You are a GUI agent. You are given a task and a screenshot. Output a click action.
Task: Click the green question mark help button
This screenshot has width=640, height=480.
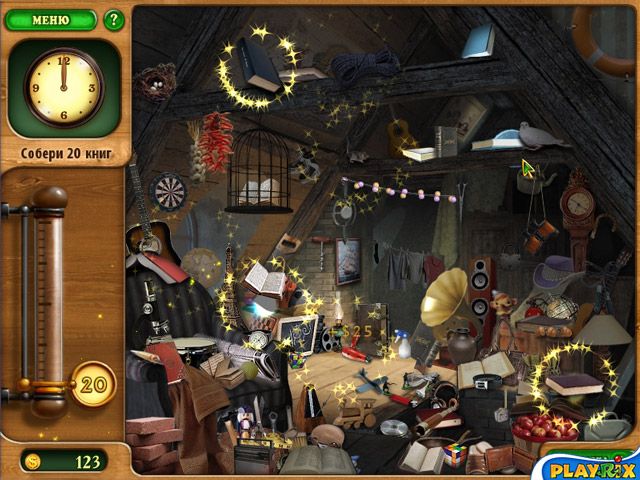coord(113,19)
